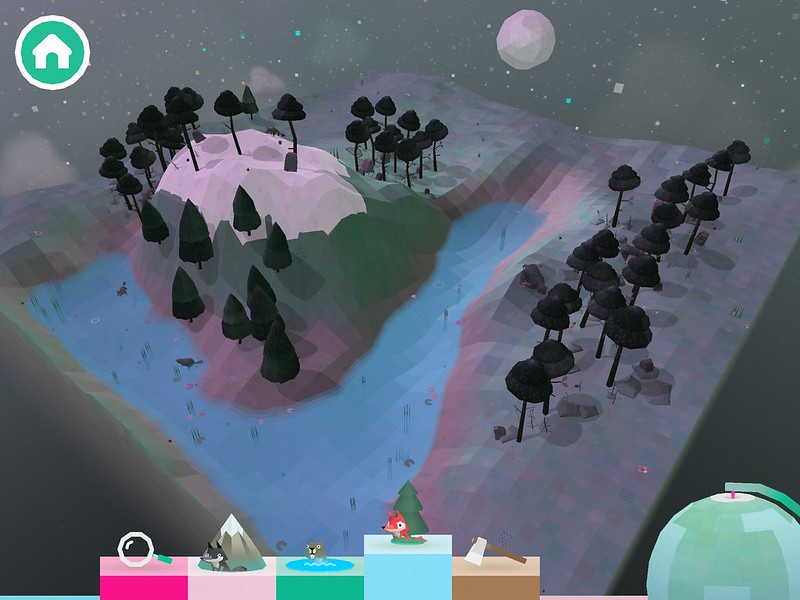This screenshot has width=800, height=600.
Task: Choose the wolf and mountain tool
Action: (231, 560)
